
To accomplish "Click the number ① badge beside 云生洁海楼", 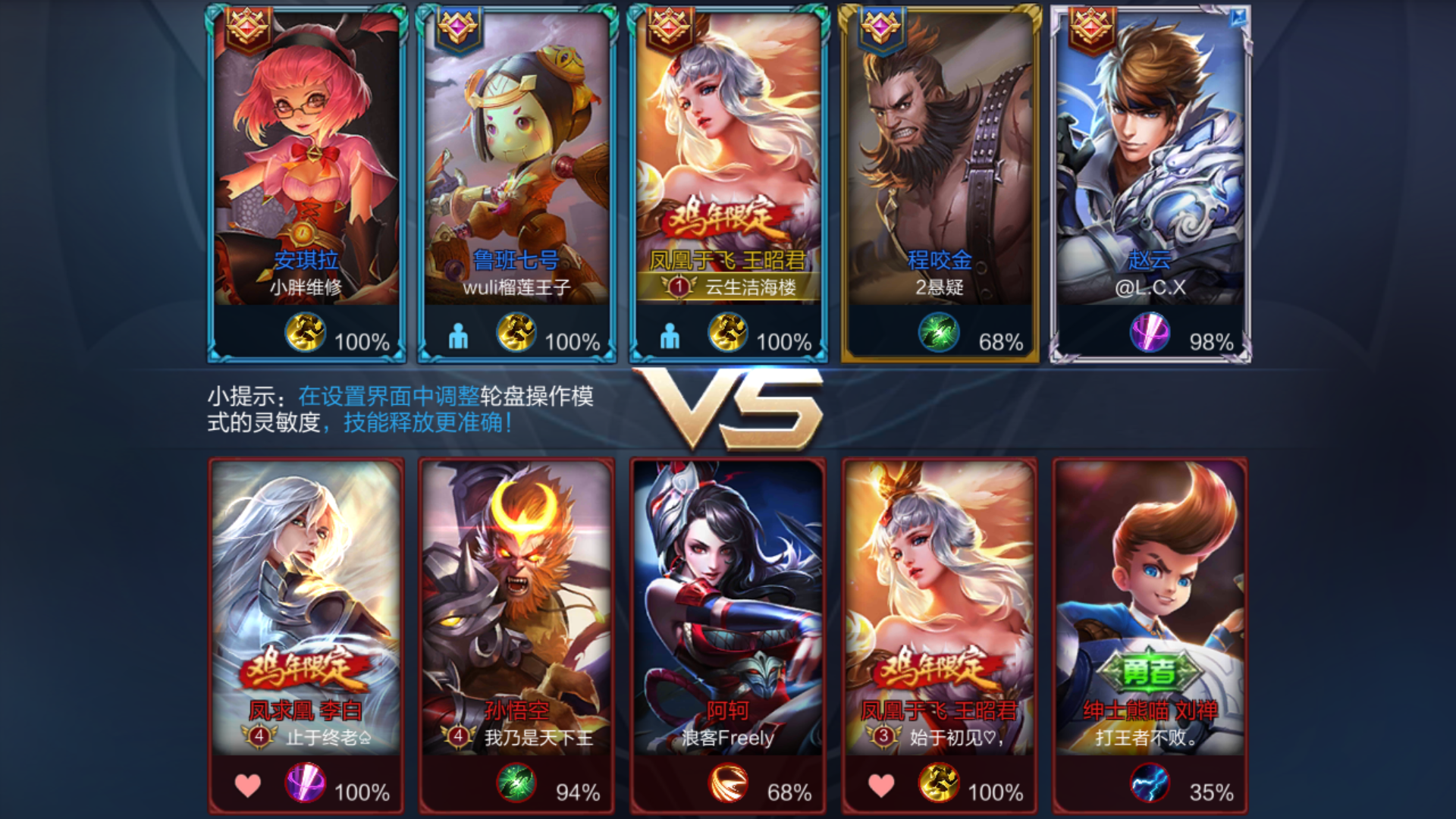I will coord(677,287).
